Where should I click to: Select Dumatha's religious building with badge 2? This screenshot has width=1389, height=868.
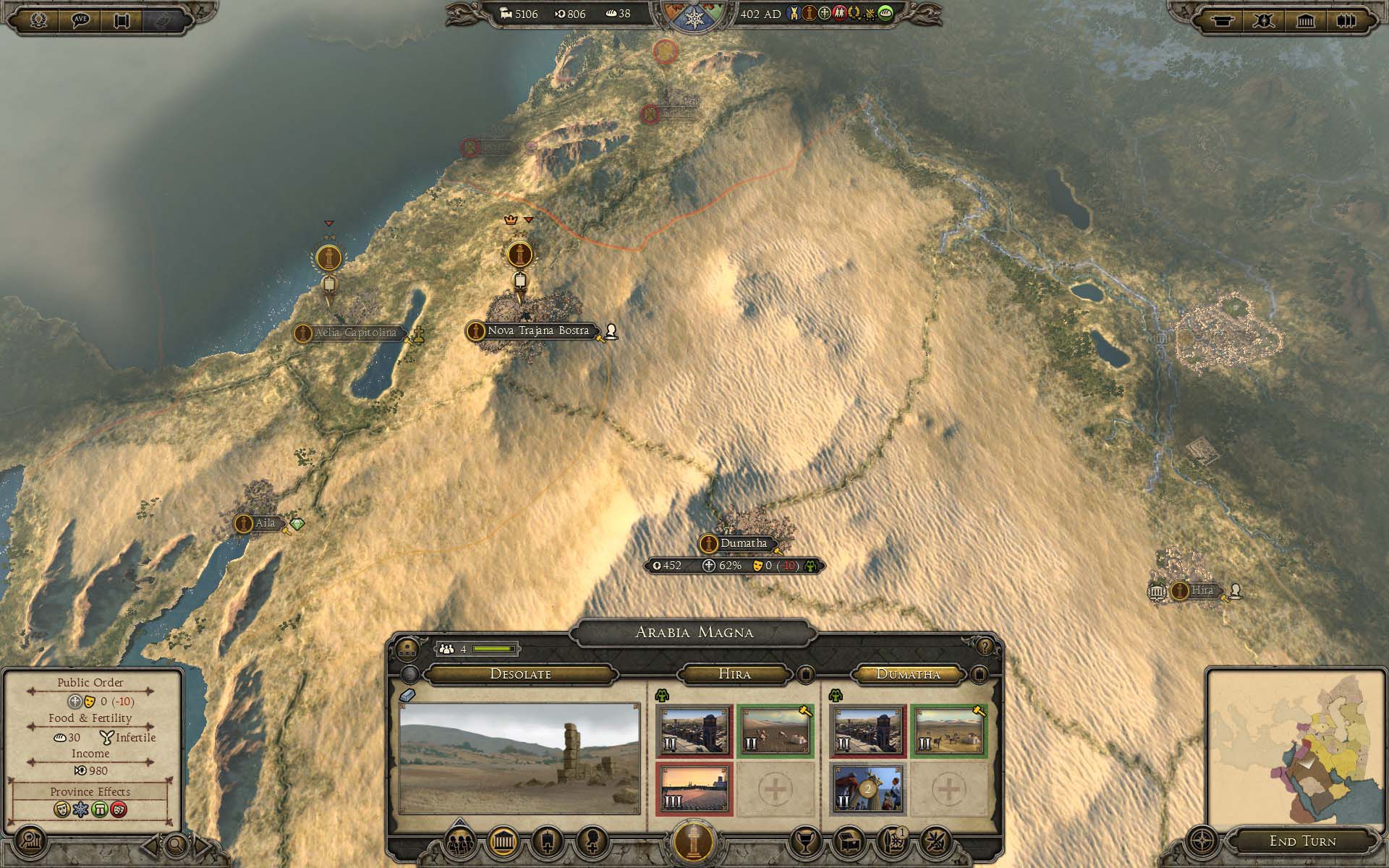(x=867, y=789)
